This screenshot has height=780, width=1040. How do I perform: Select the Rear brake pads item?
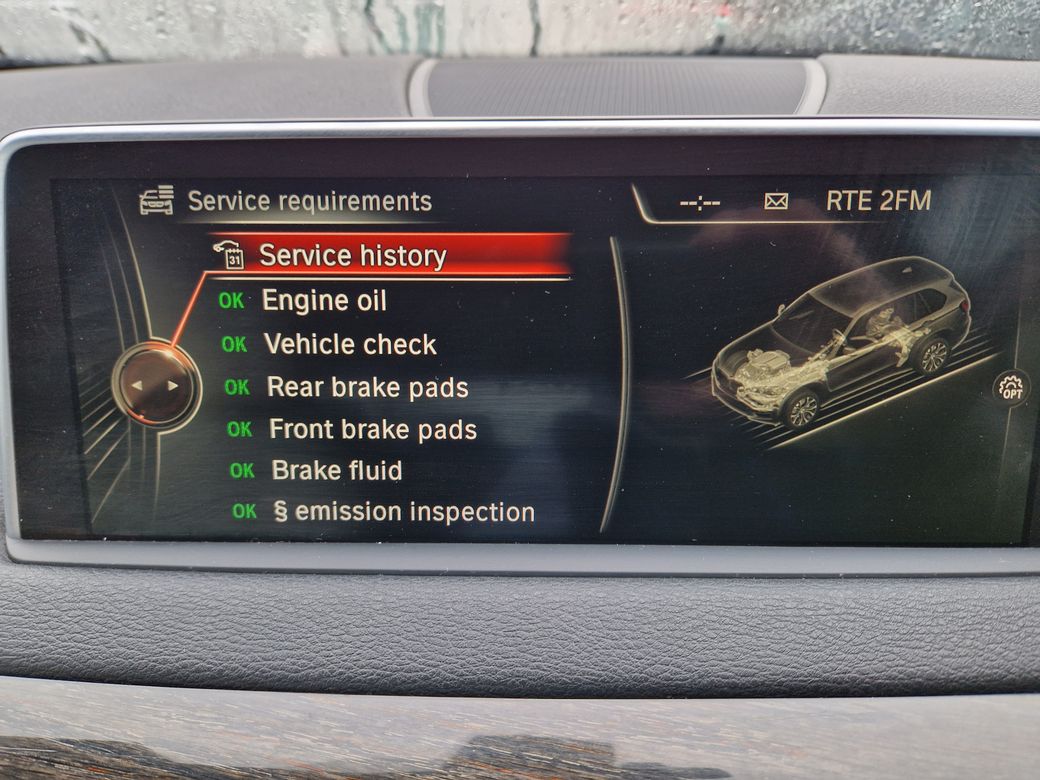point(366,388)
